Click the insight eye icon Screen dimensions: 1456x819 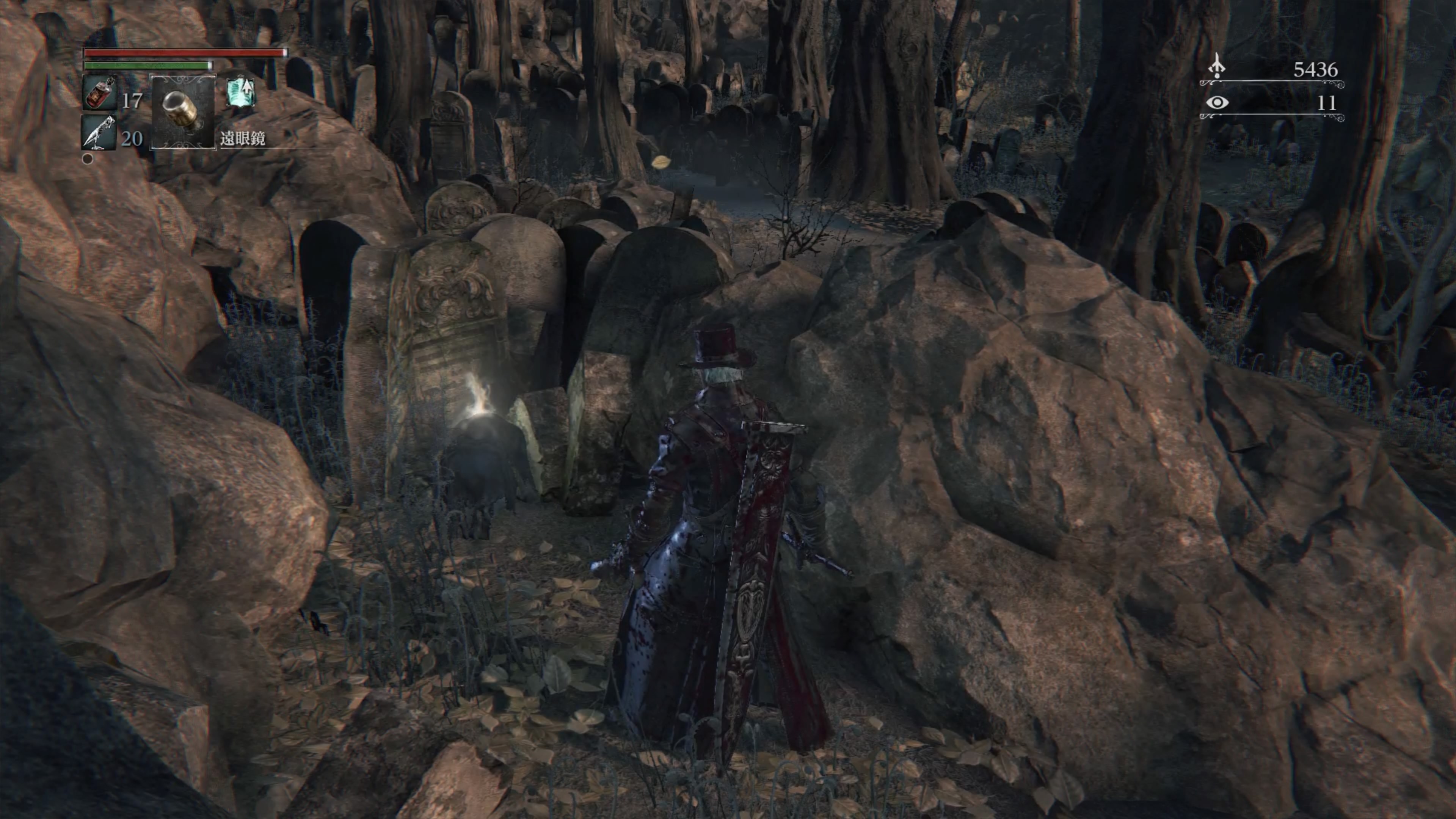pos(1217,103)
